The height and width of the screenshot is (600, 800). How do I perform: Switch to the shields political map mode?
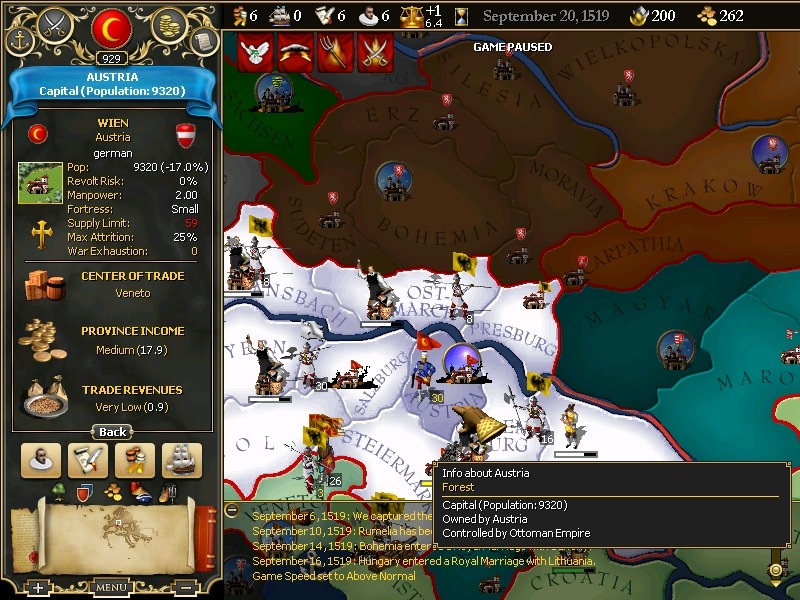coord(84,491)
